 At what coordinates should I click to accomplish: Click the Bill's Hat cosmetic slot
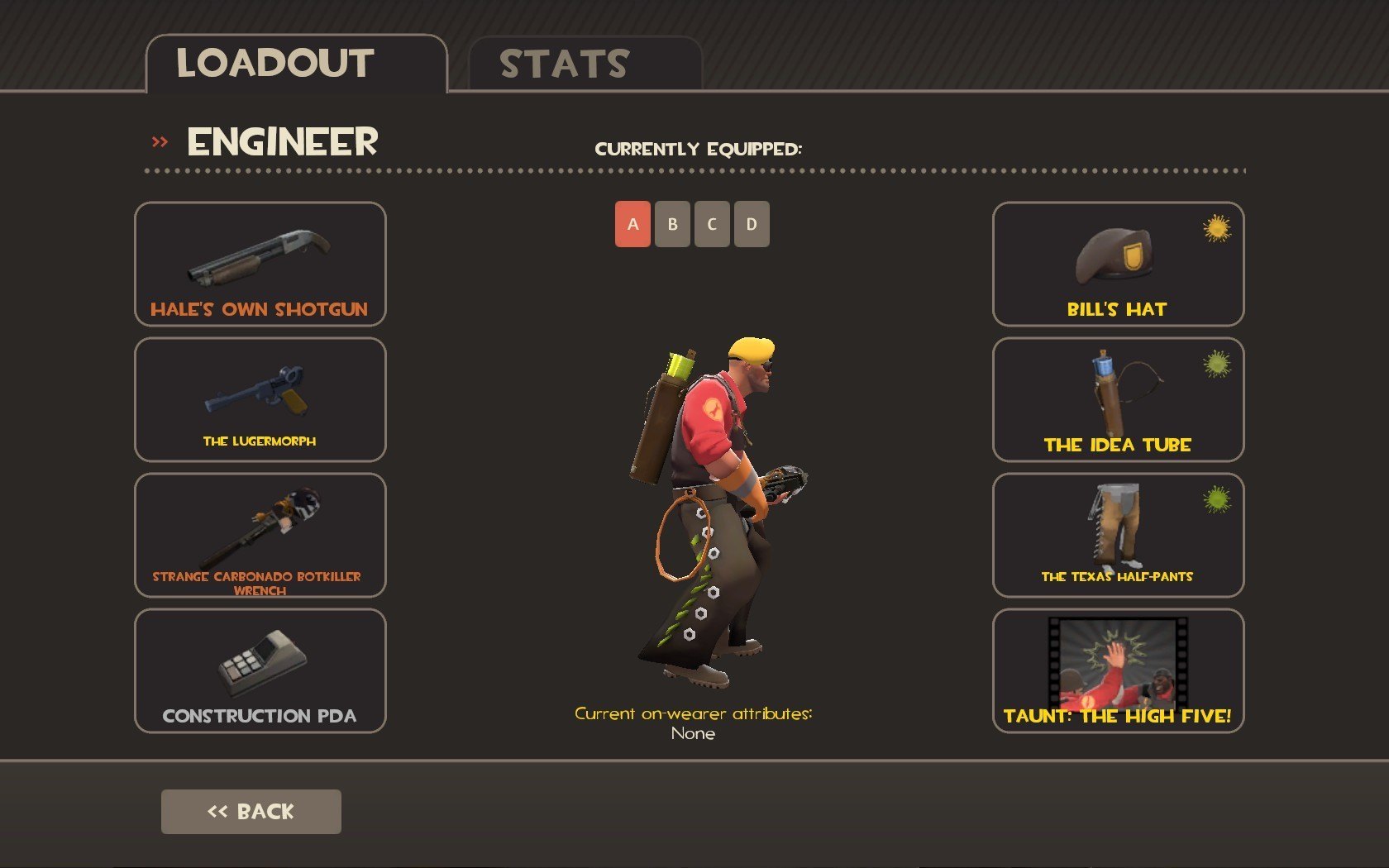(1118, 264)
